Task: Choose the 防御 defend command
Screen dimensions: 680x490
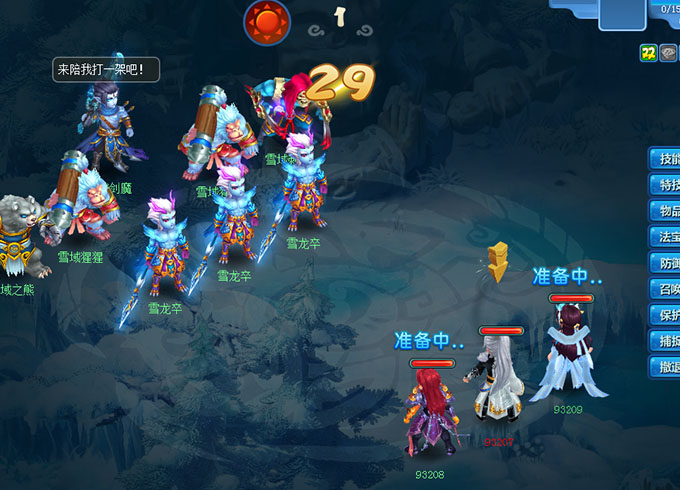Action: pyautogui.click(x=666, y=263)
